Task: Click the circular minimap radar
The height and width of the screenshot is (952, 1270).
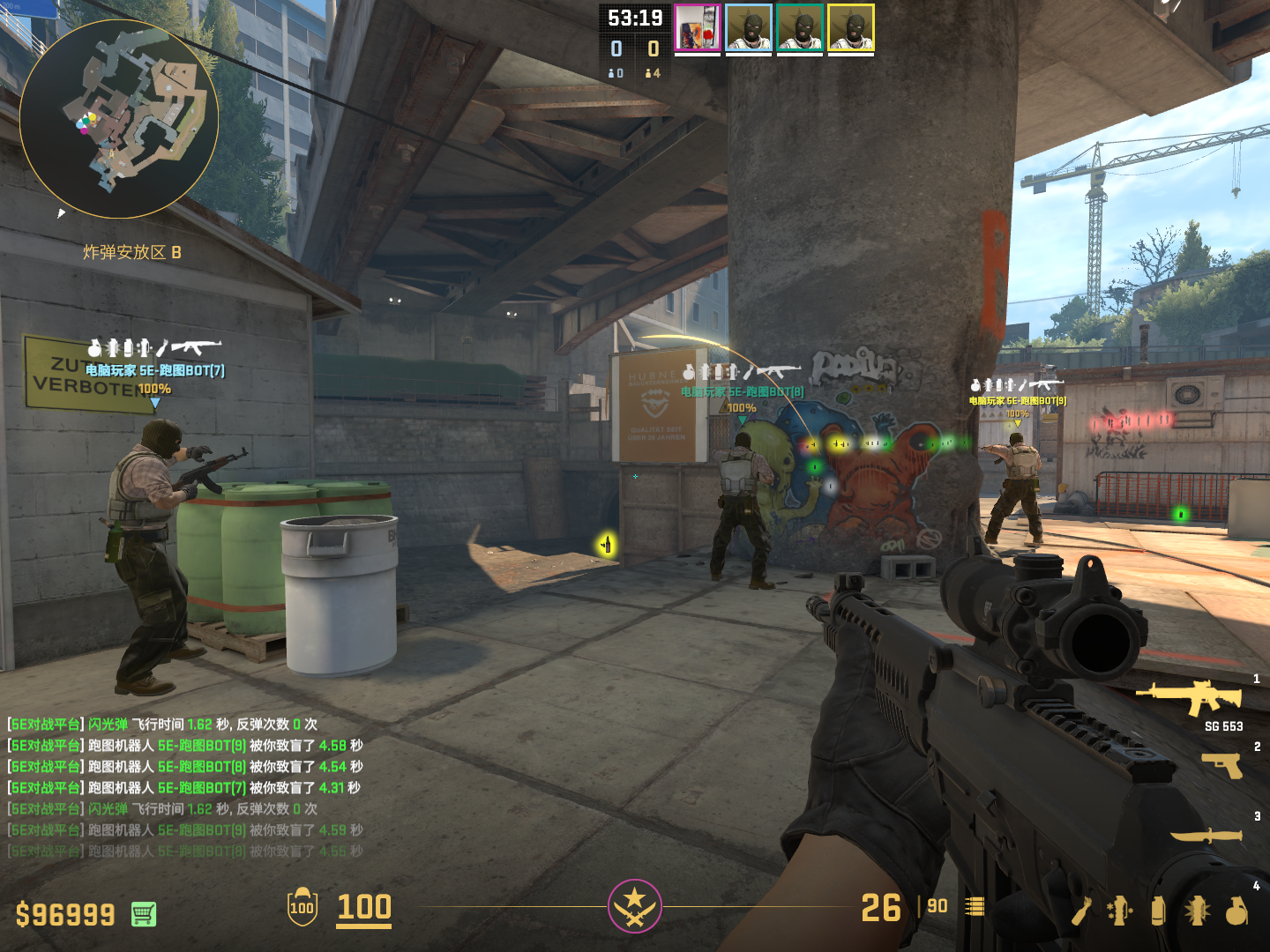Action: (119, 119)
